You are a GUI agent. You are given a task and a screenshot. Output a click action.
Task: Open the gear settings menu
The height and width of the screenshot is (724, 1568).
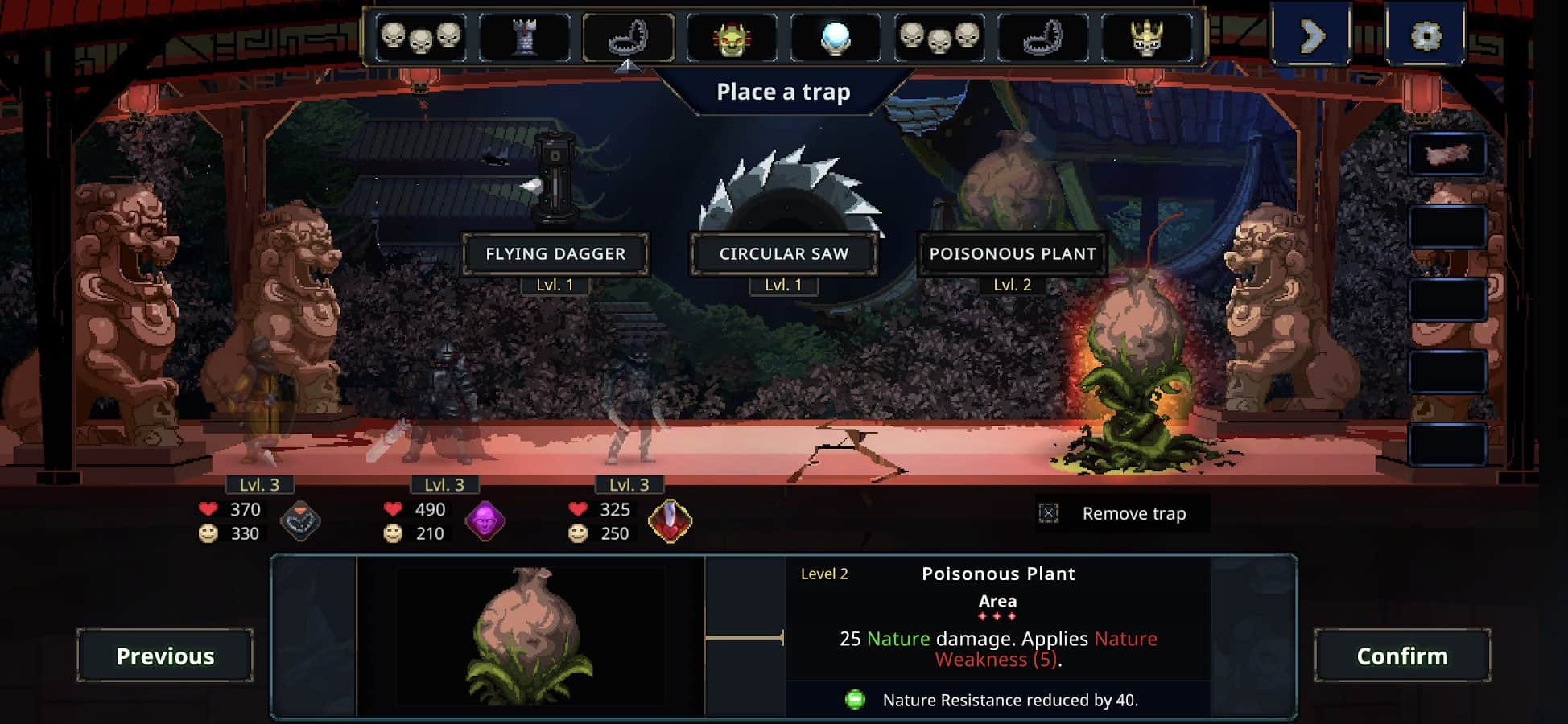click(1426, 36)
